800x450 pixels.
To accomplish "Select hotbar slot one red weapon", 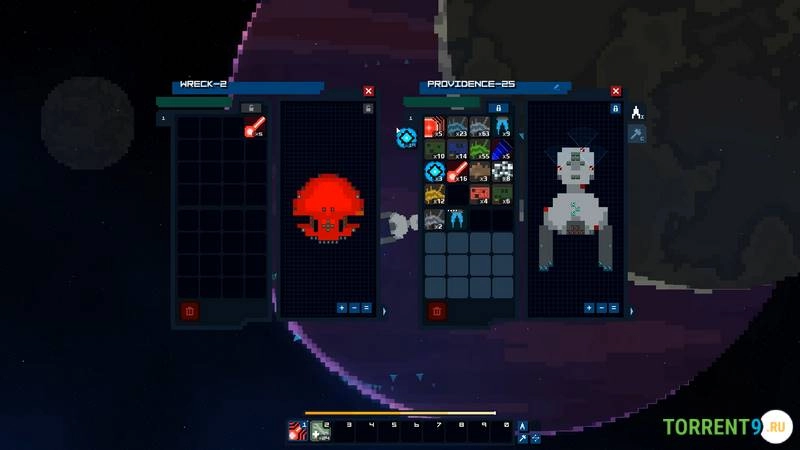I will tap(297, 431).
